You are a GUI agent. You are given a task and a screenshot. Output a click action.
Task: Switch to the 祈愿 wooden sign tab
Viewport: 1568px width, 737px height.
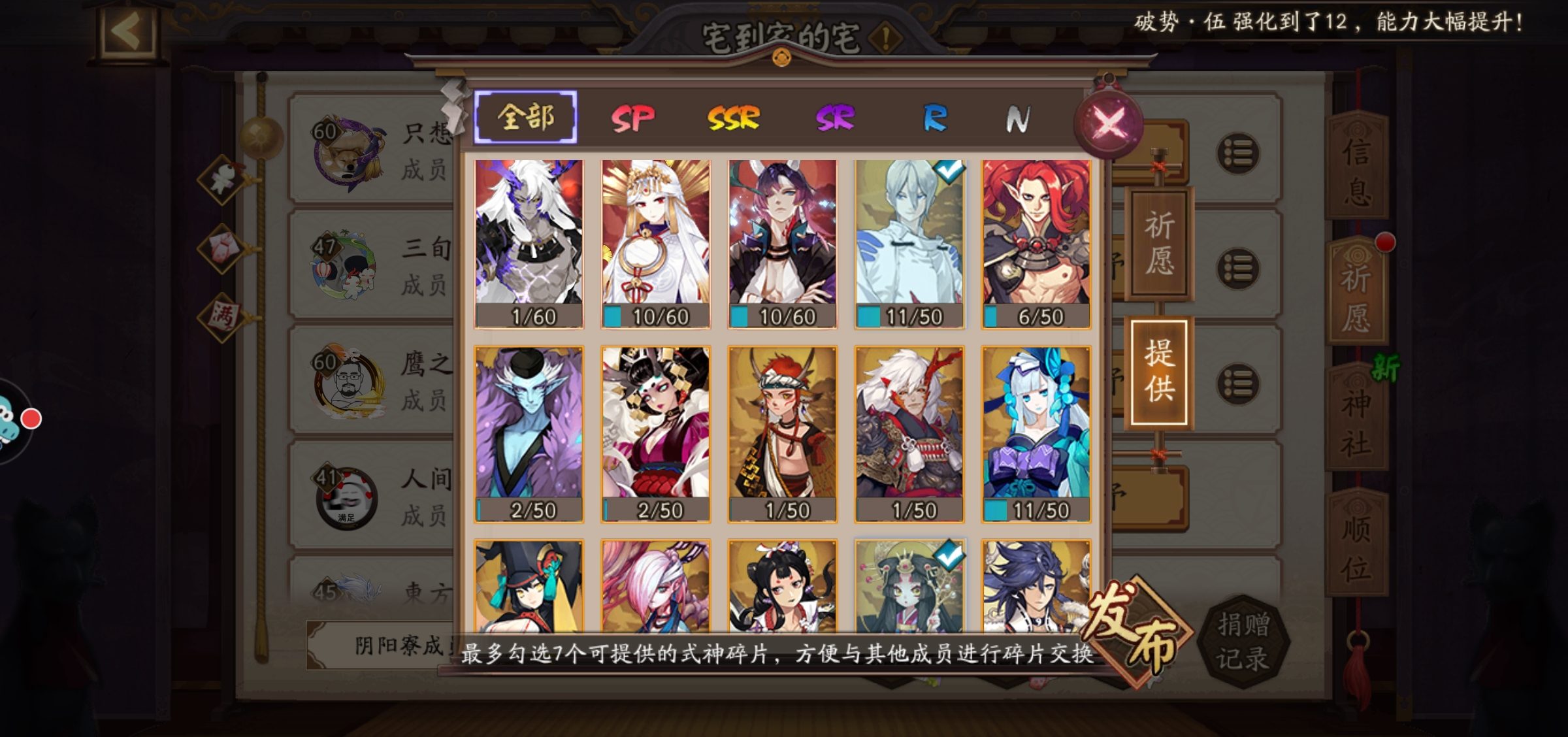pos(1159,243)
